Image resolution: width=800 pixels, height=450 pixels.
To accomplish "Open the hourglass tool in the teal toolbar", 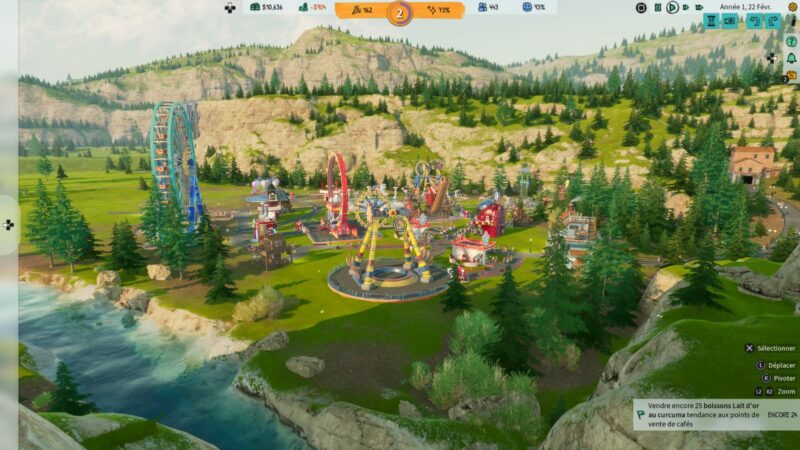I will click(x=711, y=21).
